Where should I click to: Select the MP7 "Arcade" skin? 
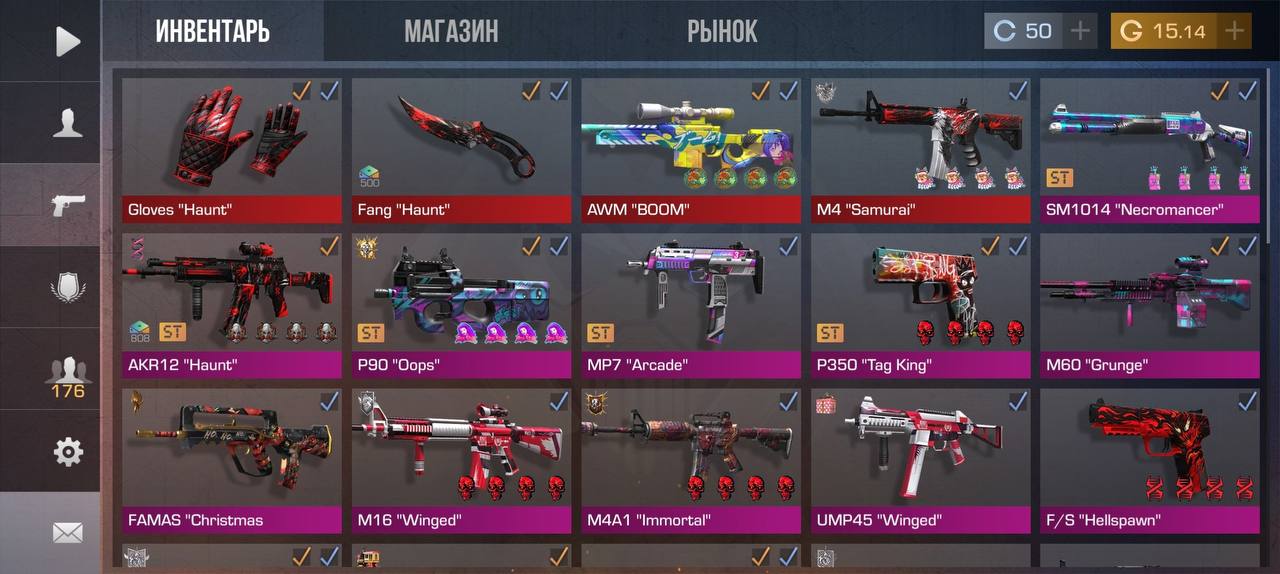(691, 305)
